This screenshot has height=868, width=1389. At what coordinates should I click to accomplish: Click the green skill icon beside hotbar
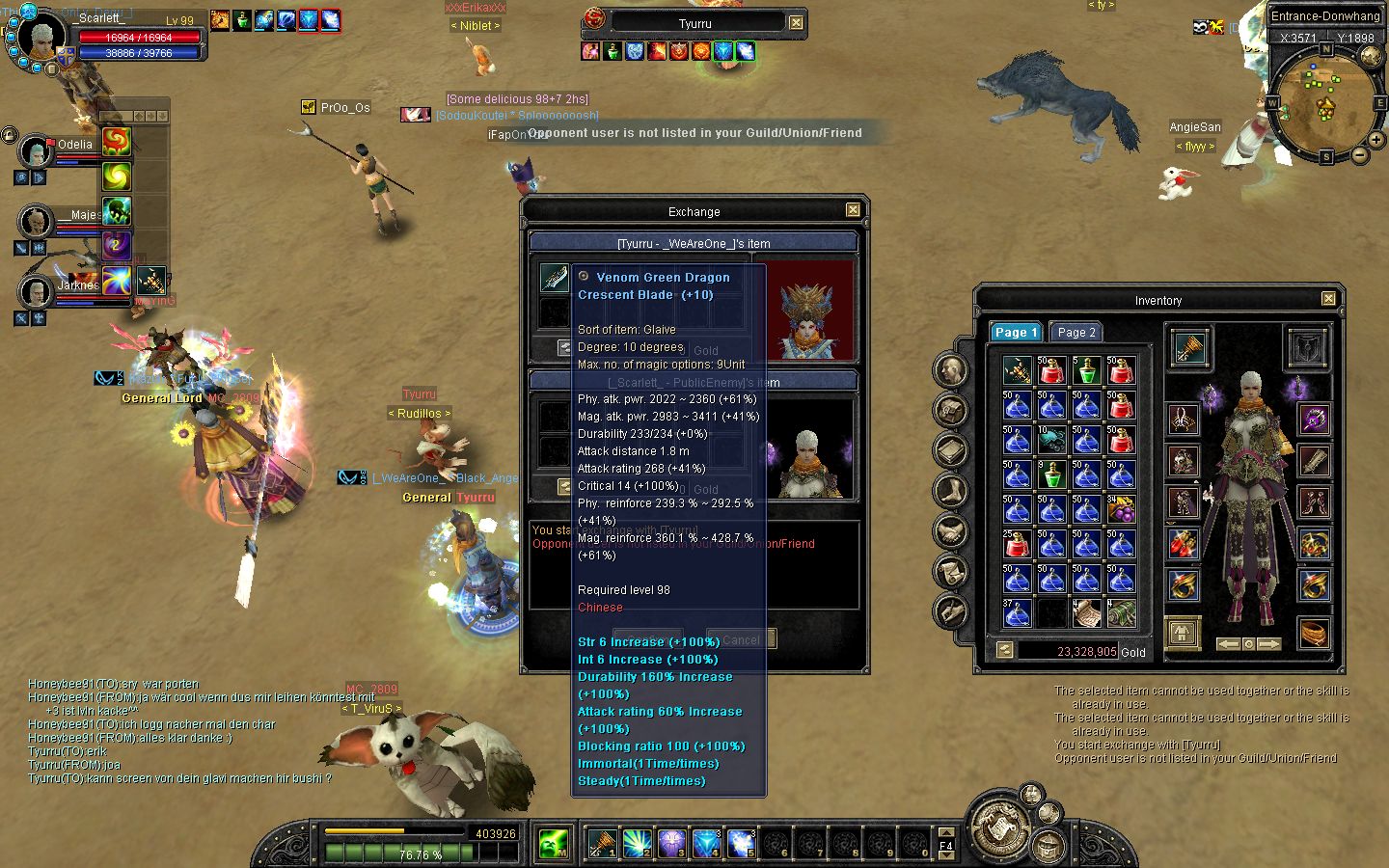tap(554, 844)
